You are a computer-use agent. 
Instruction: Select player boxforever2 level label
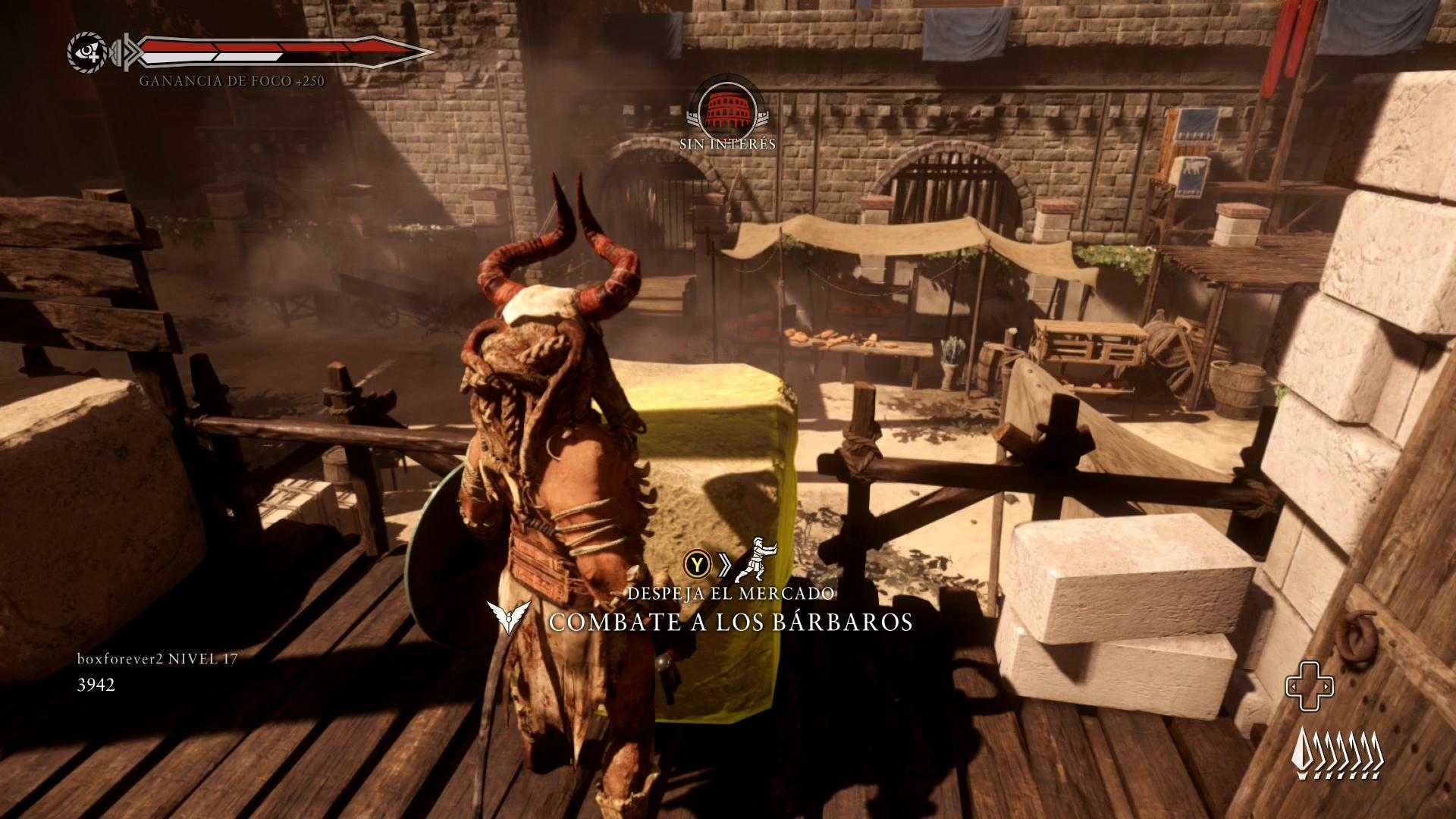pos(157,659)
